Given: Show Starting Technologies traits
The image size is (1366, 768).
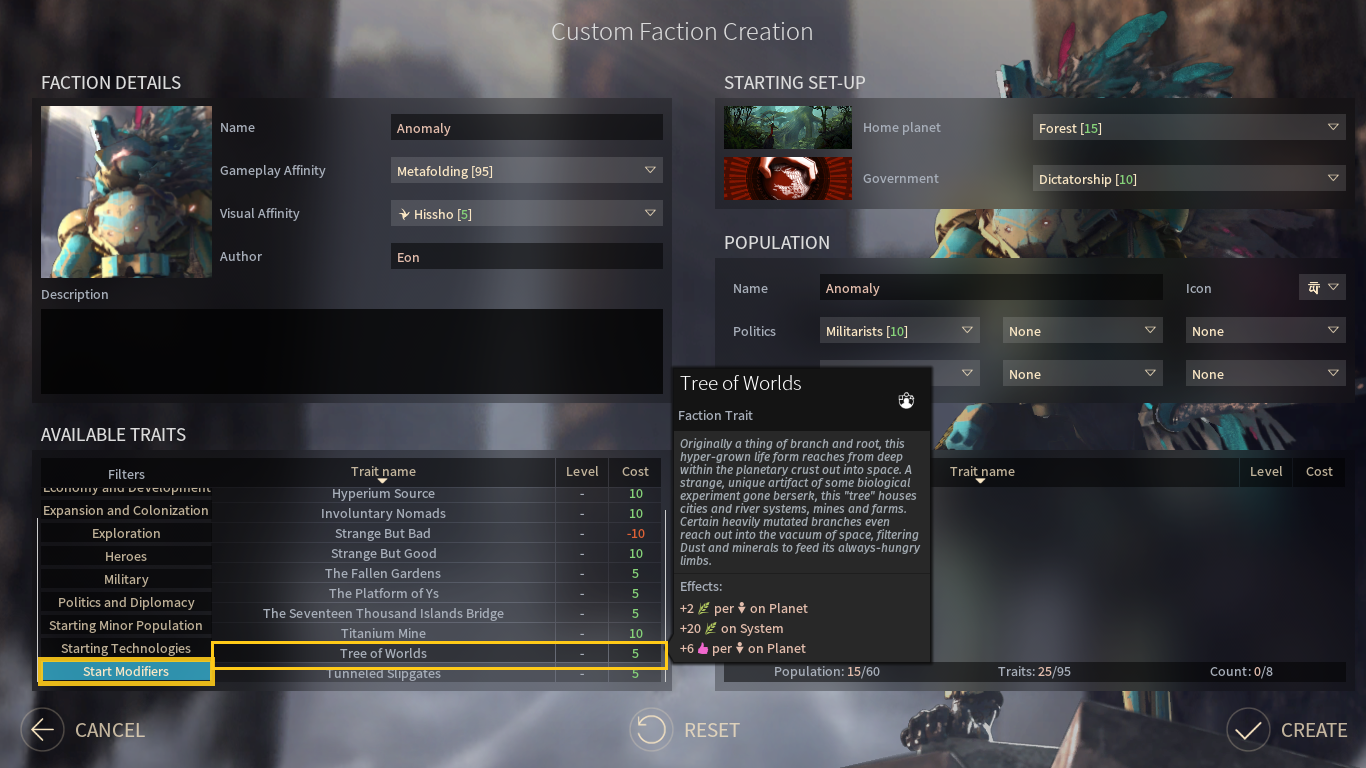Looking at the screenshot, I should (x=126, y=648).
